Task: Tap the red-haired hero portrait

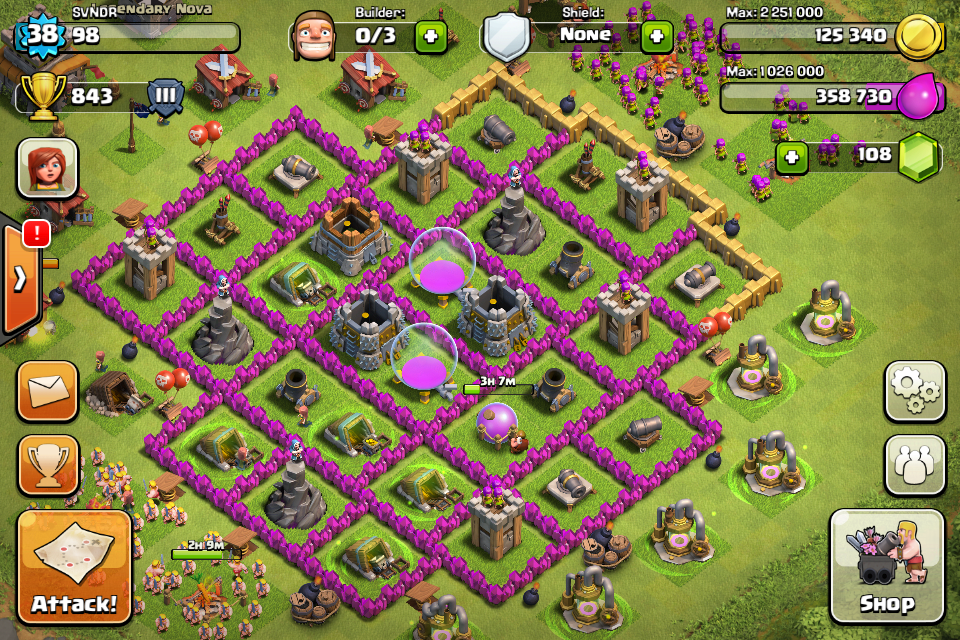Action: pyautogui.click(x=47, y=168)
